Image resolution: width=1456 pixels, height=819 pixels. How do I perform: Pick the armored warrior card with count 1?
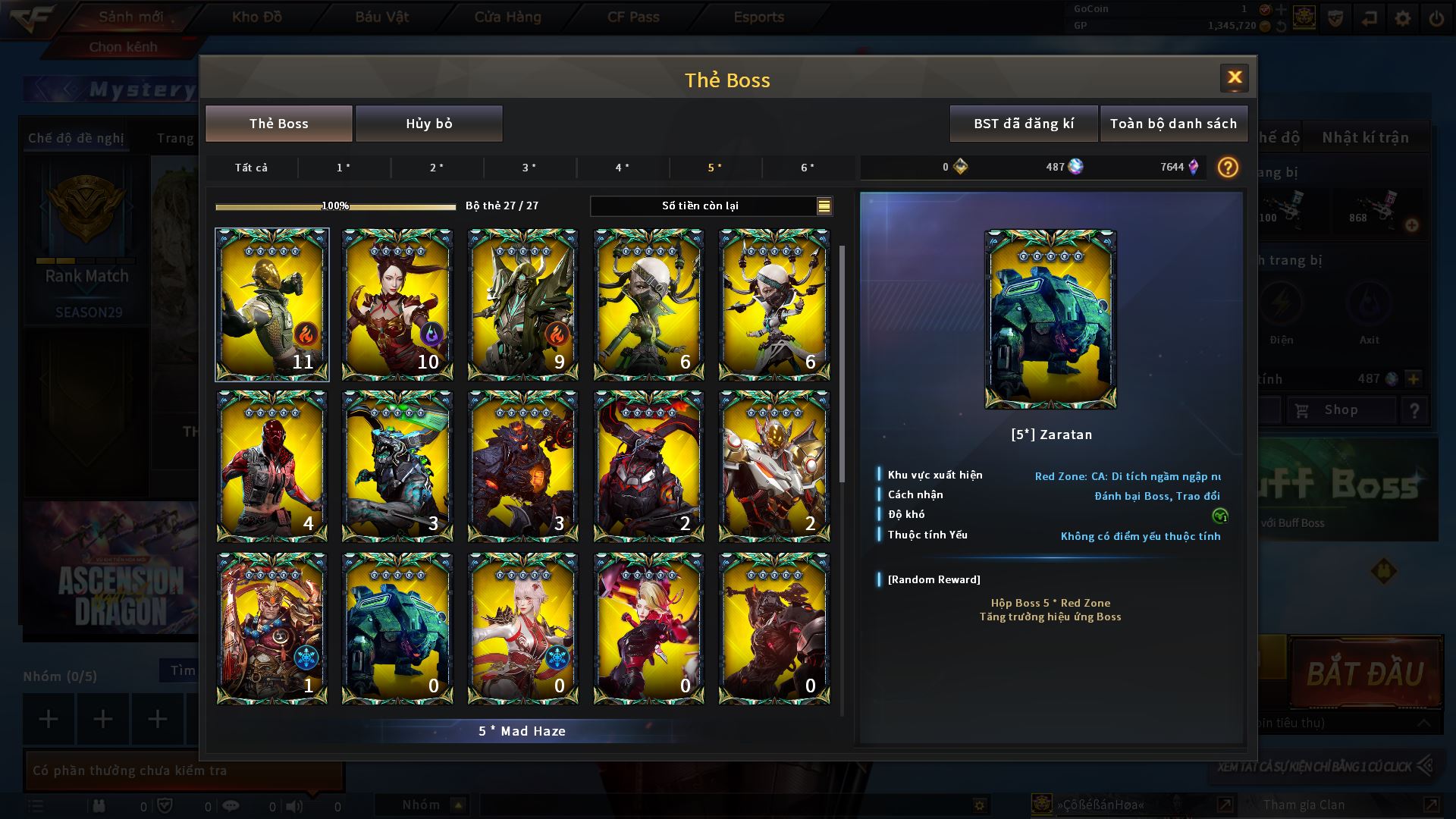click(272, 628)
